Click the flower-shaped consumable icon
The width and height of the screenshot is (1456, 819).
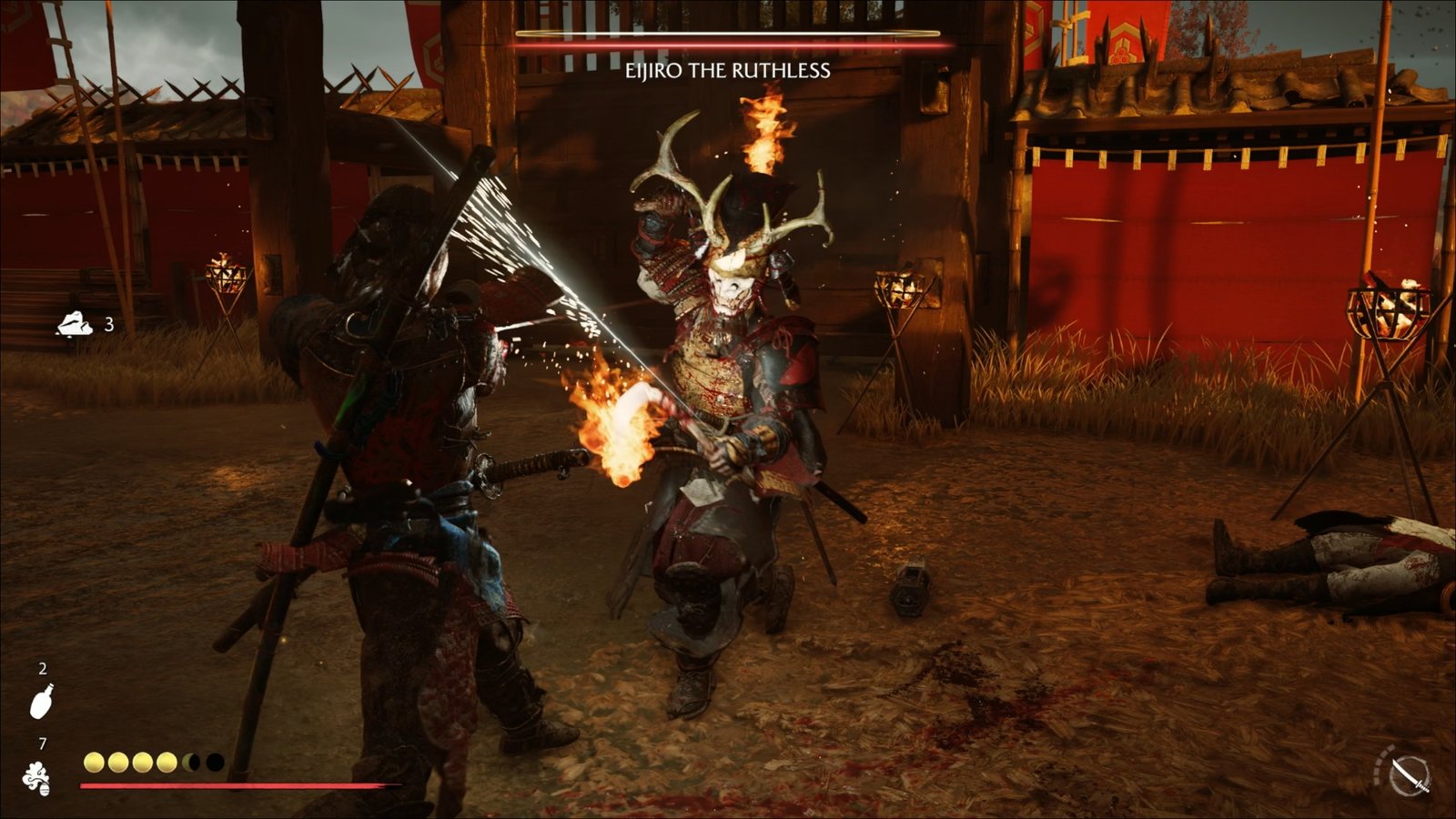point(37,779)
